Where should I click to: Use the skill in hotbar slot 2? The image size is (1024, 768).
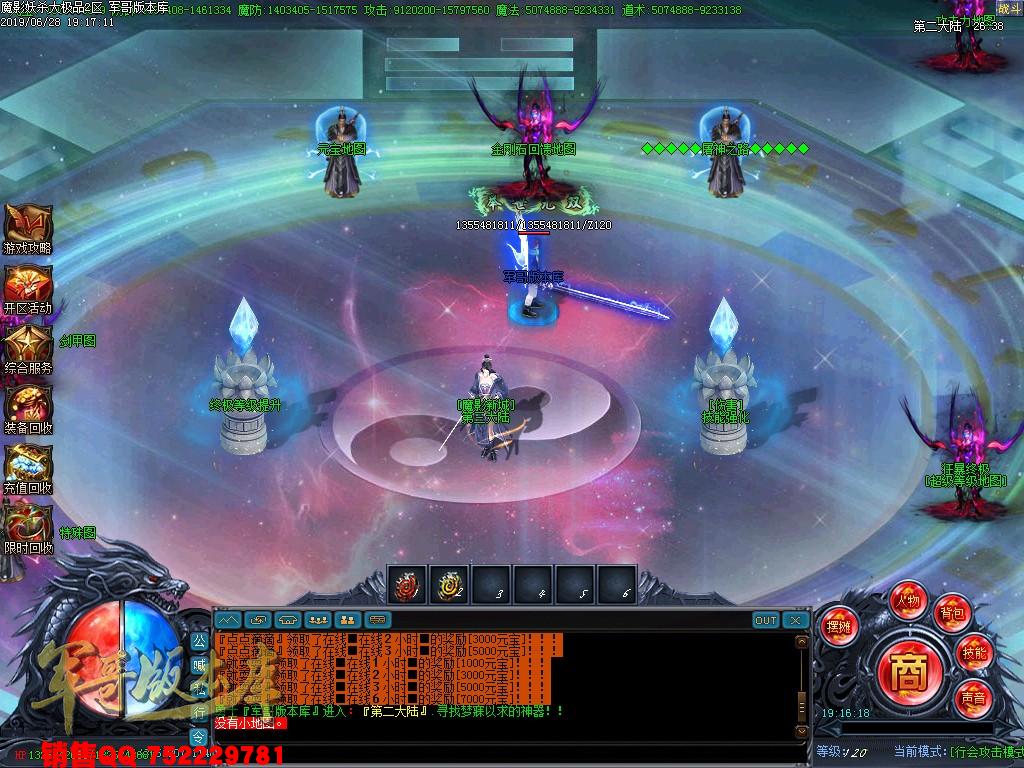(449, 585)
